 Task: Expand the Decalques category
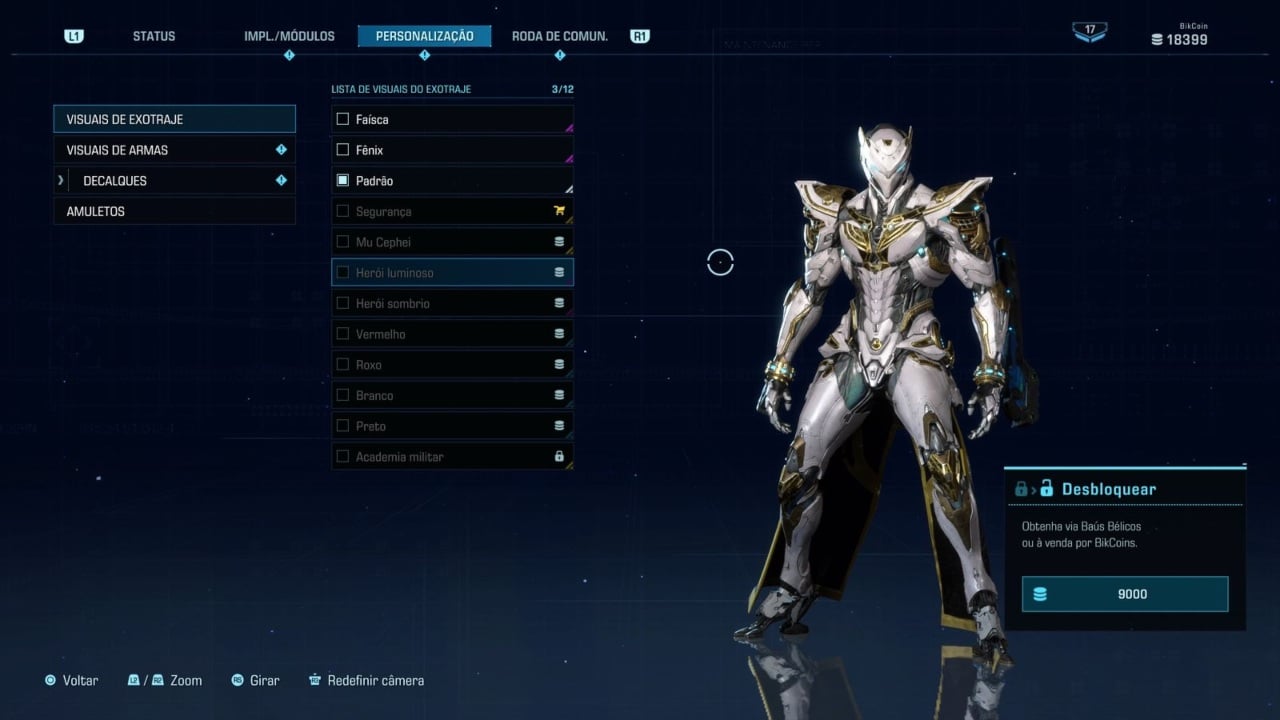174,181
